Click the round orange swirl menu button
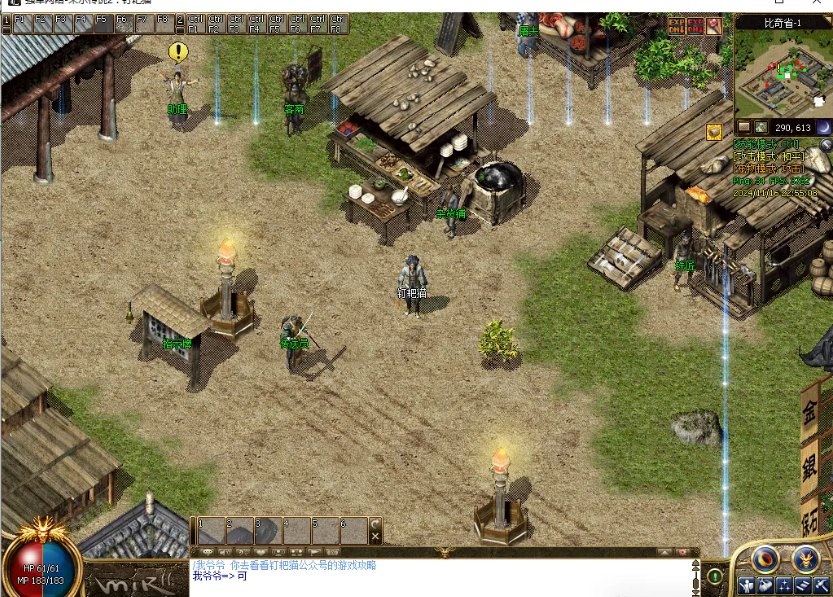 coord(766,559)
